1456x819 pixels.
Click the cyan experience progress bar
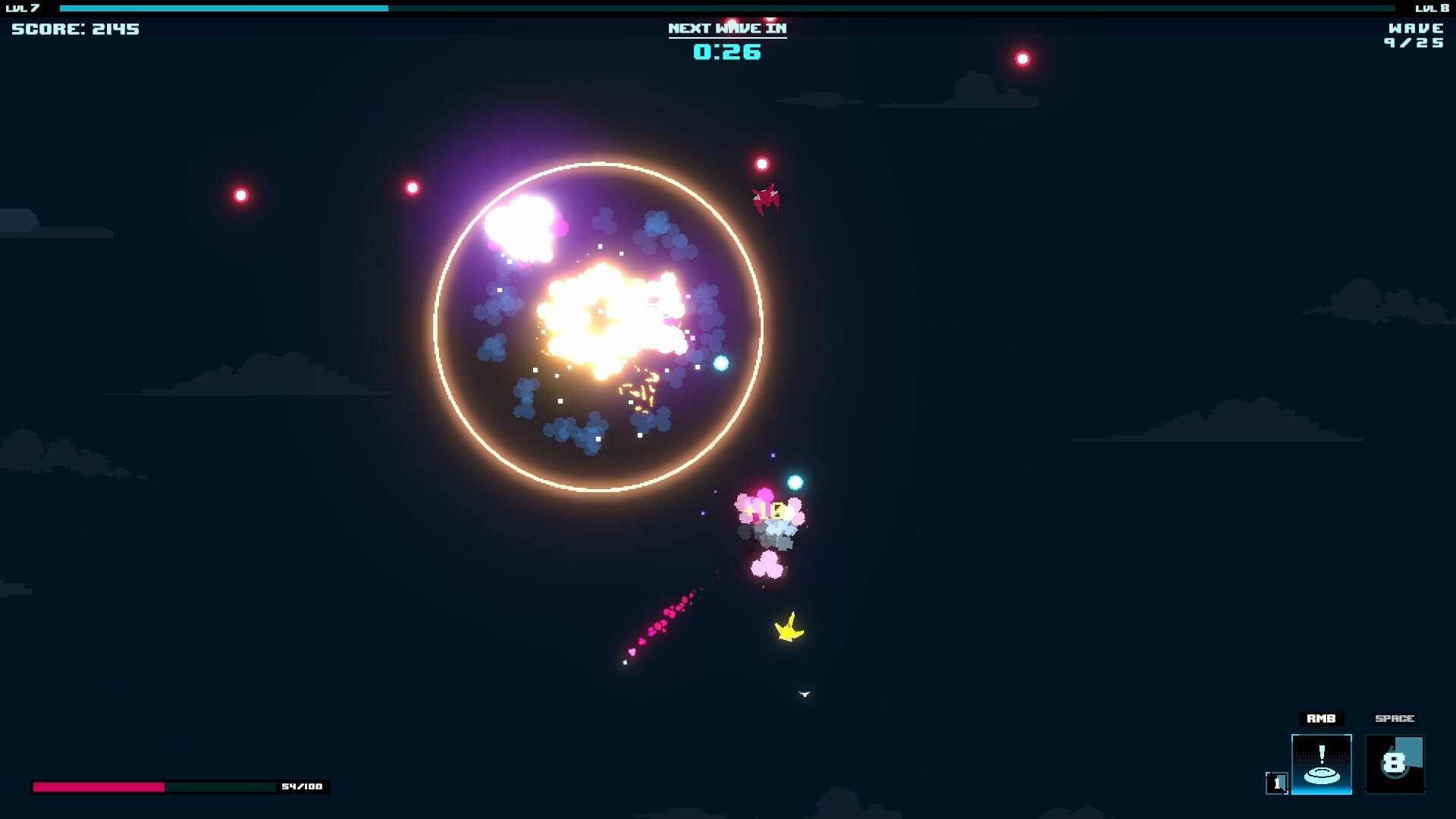[227, 10]
